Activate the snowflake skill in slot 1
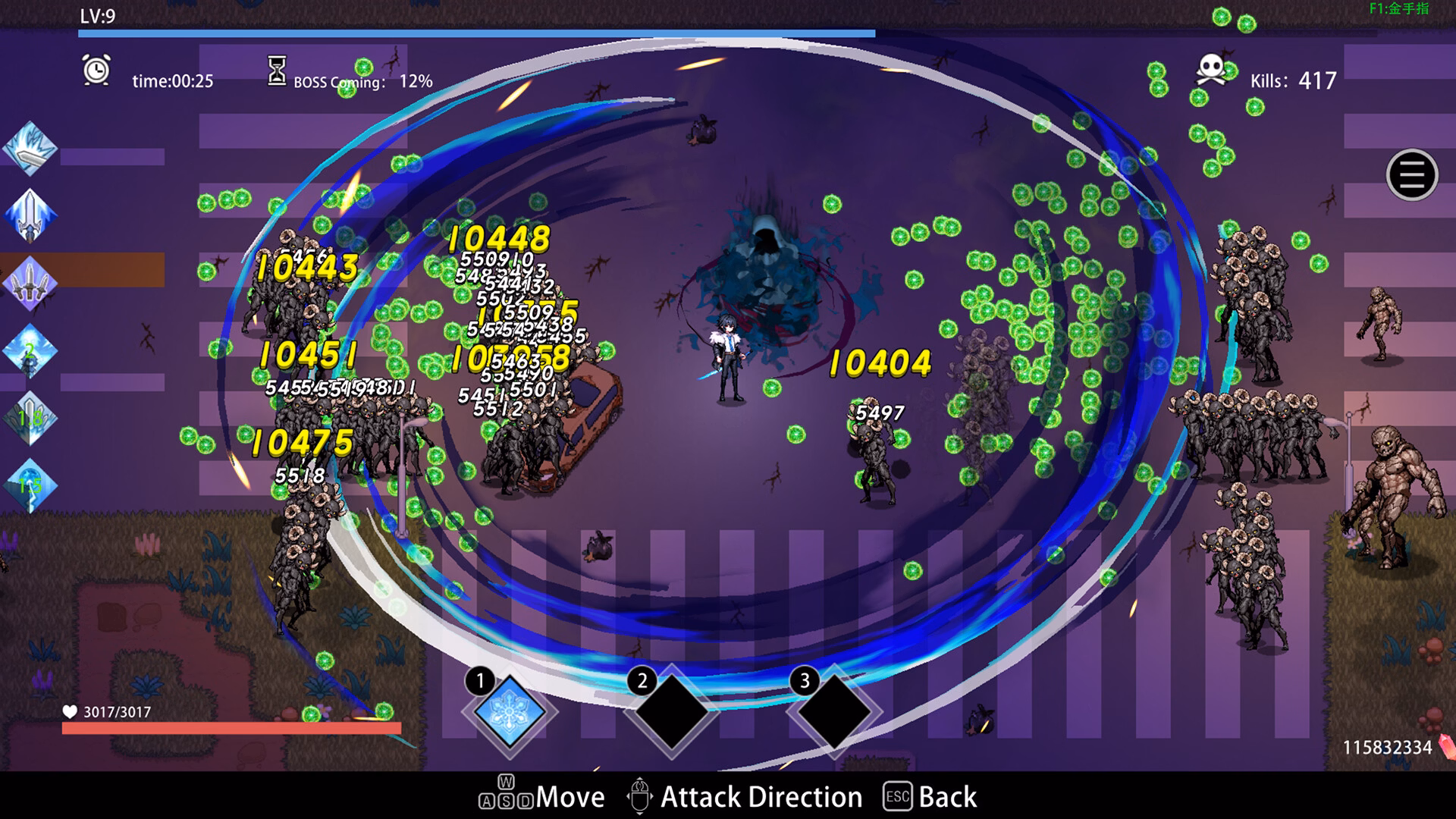 click(509, 713)
